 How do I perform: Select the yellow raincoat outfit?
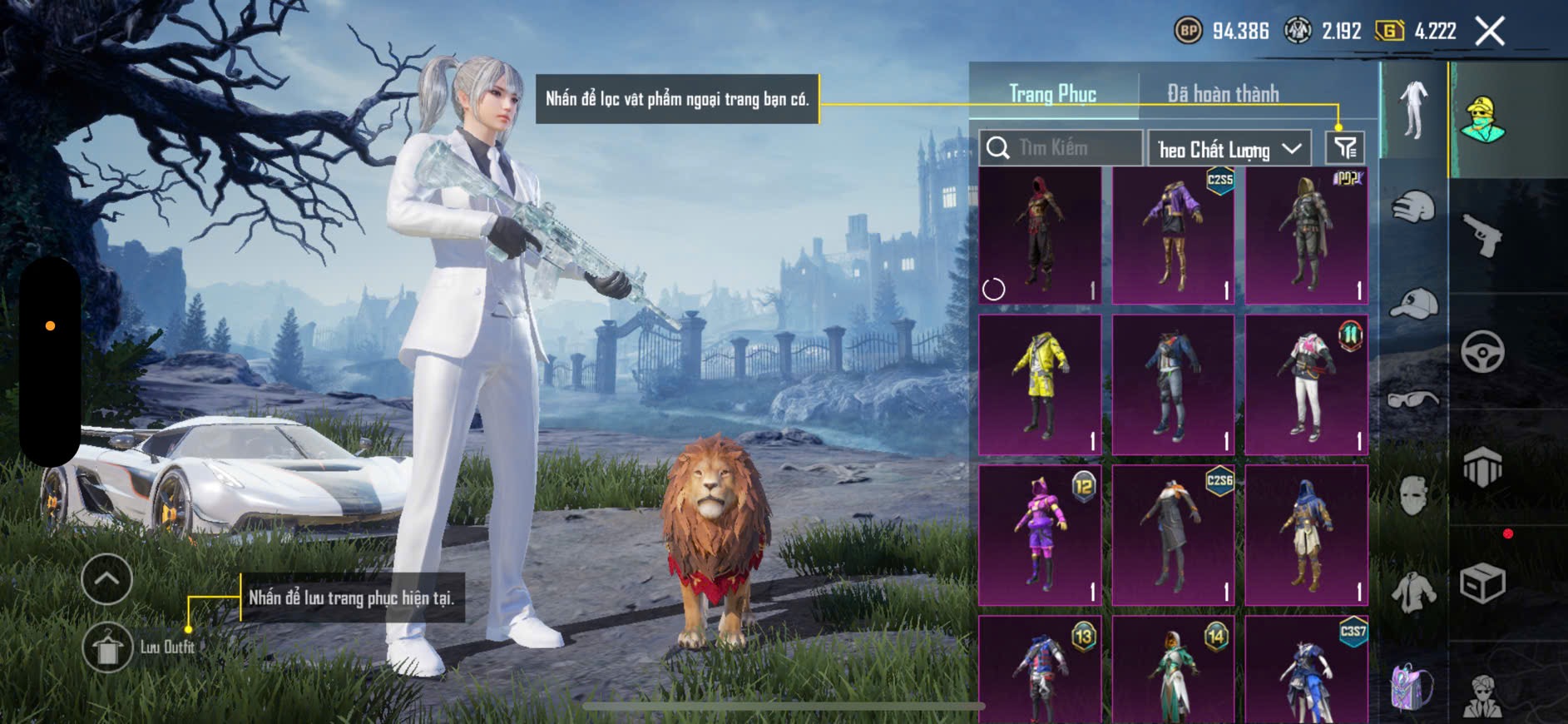[x=1040, y=385]
